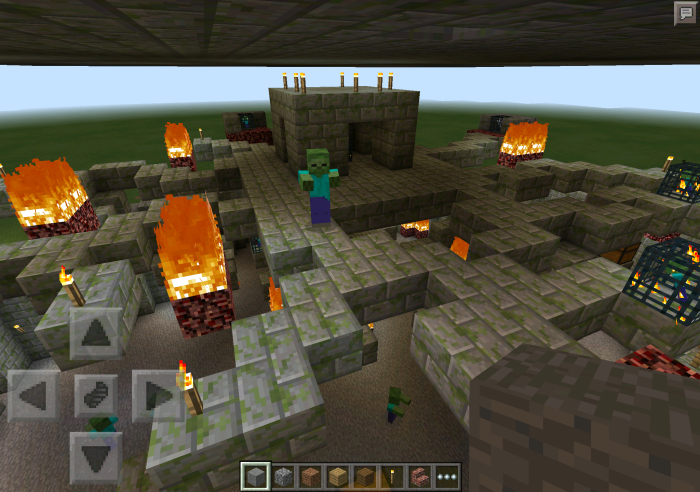Tap the move left arrow
The height and width of the screenshot is (492, 700).
click(33, 395)
